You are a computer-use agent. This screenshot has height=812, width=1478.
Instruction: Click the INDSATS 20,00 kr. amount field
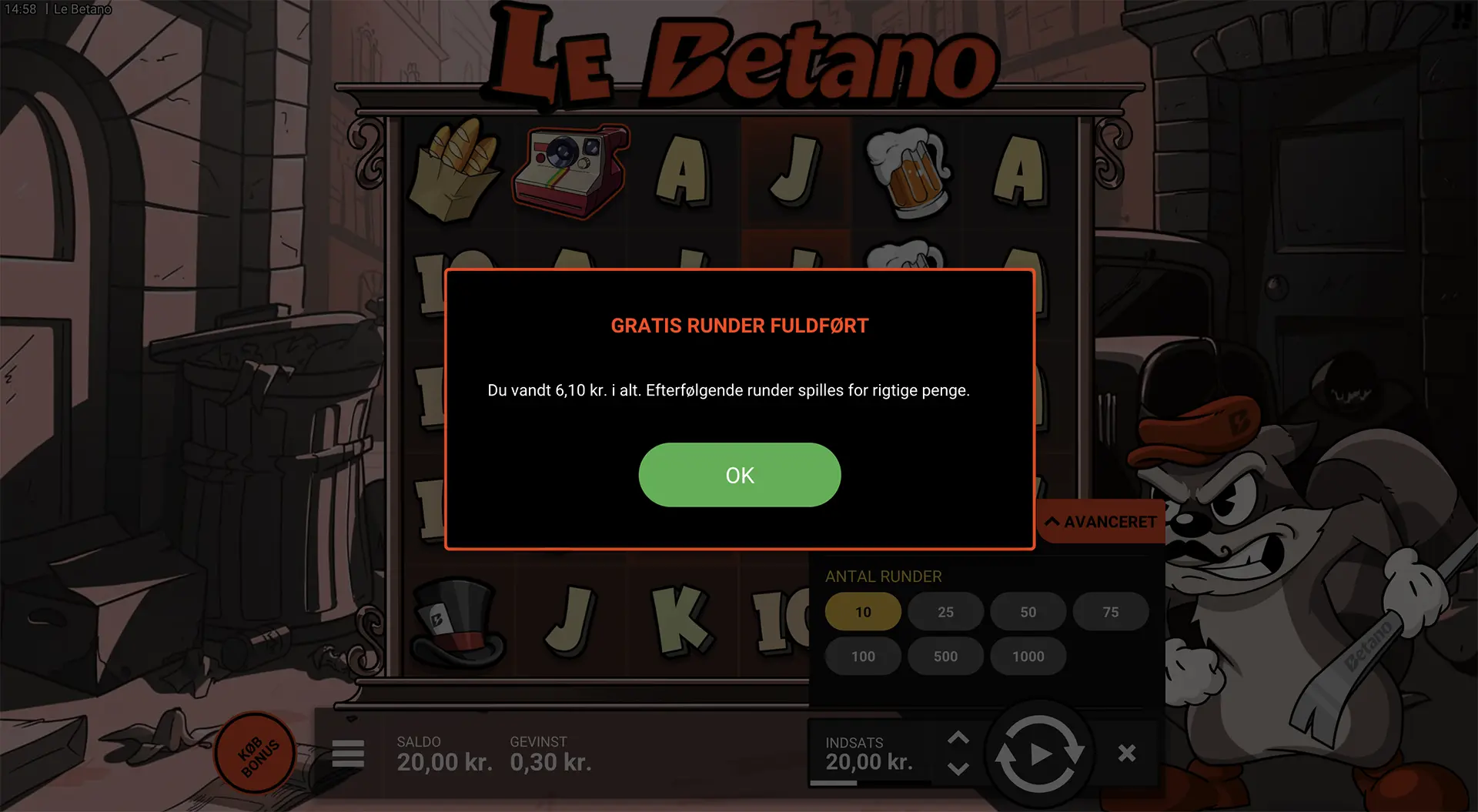pyautogui.click(x=871, y=762)
